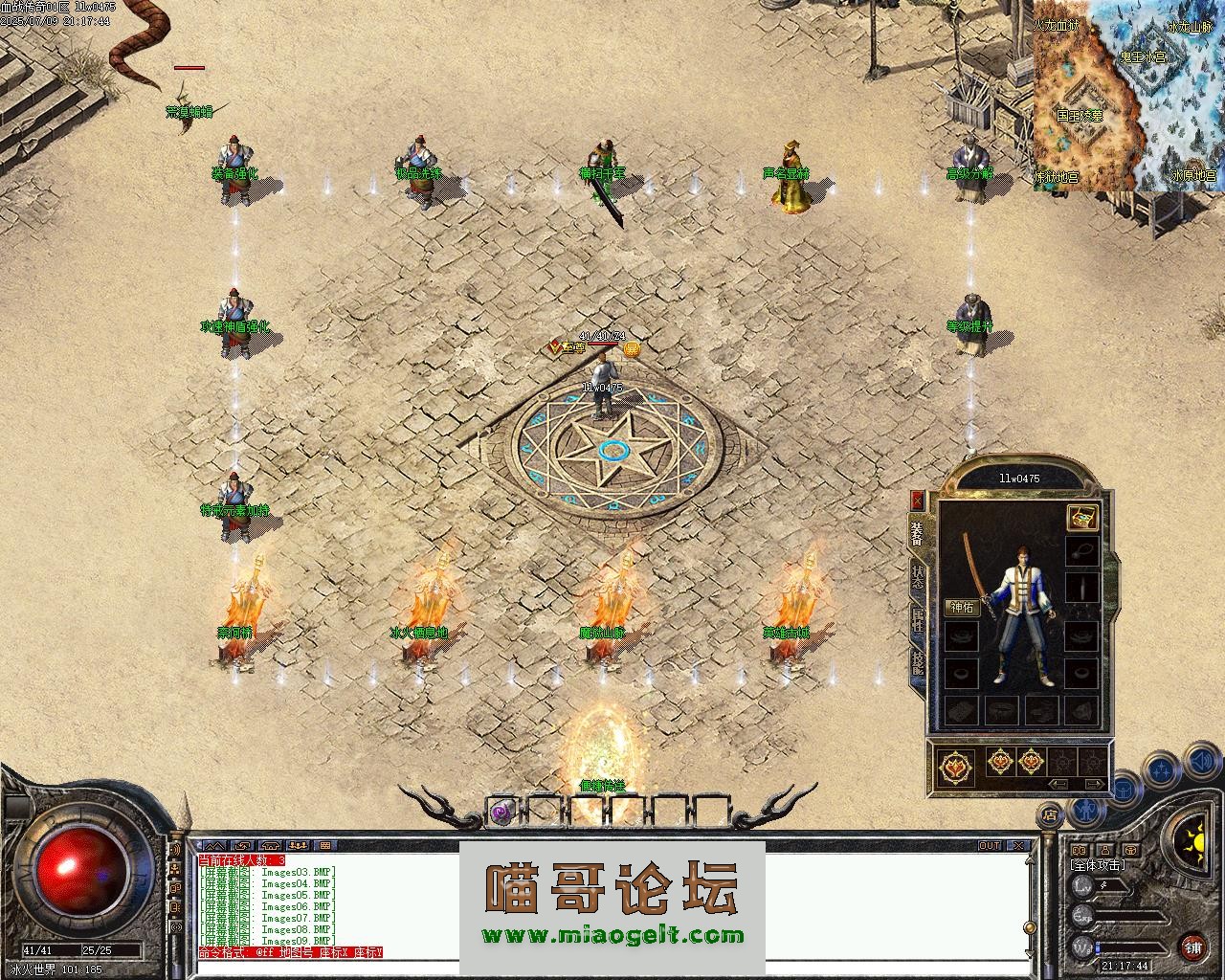1225x980 pixels.
Task: Click the blue character figure round button
Action: click(x=1083, y=811)
